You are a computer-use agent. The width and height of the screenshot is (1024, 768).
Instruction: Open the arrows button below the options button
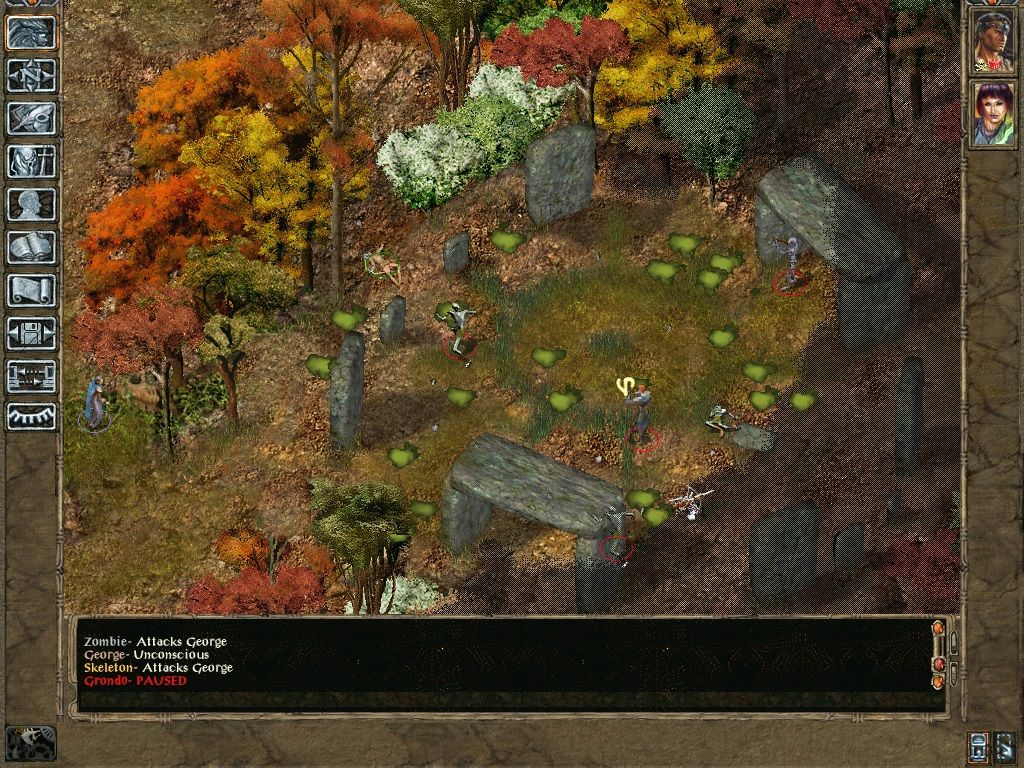pyautogui.click(x=32, y=376)
